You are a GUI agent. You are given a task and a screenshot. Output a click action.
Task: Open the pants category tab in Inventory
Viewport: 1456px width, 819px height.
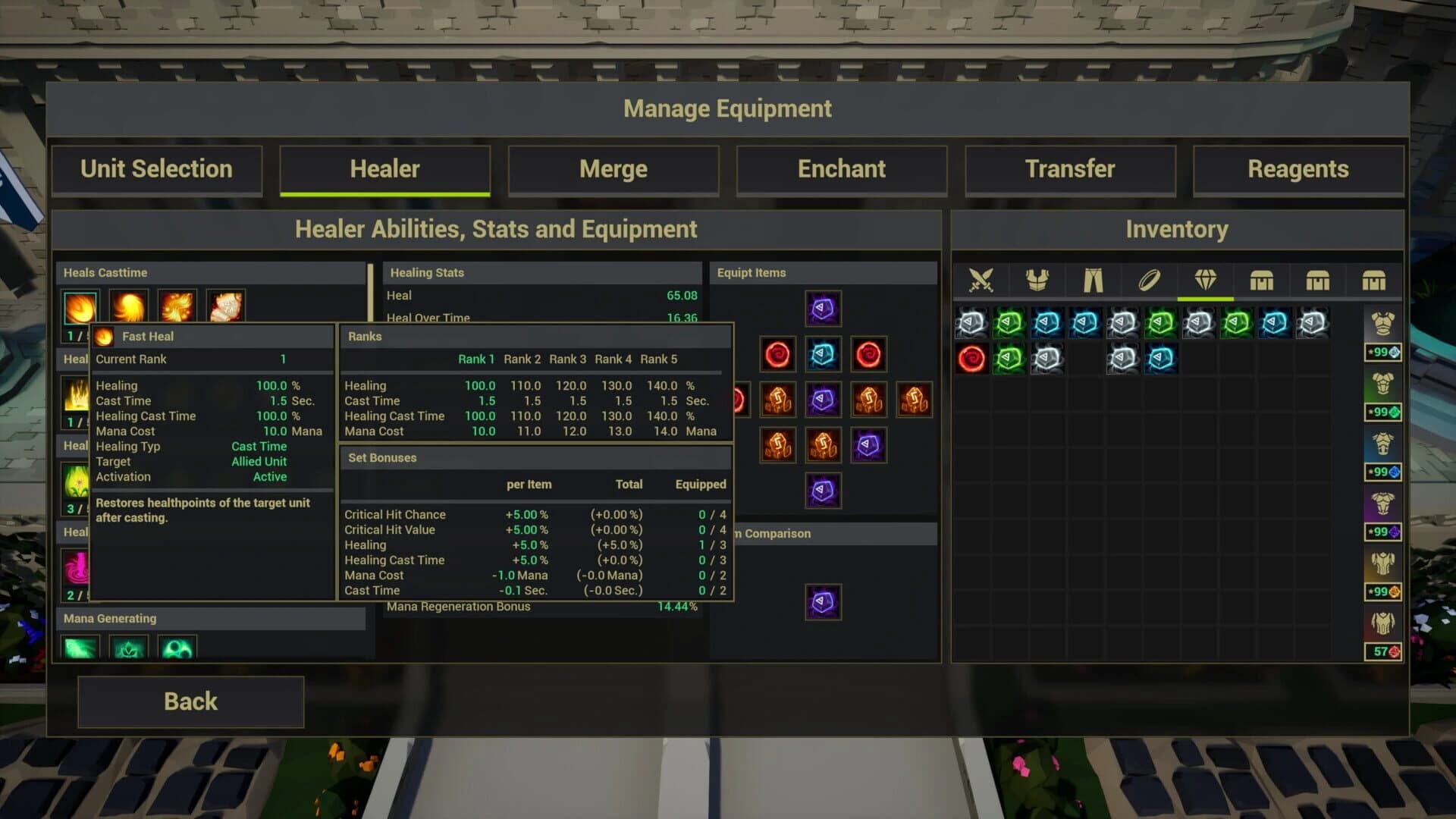1094,279
